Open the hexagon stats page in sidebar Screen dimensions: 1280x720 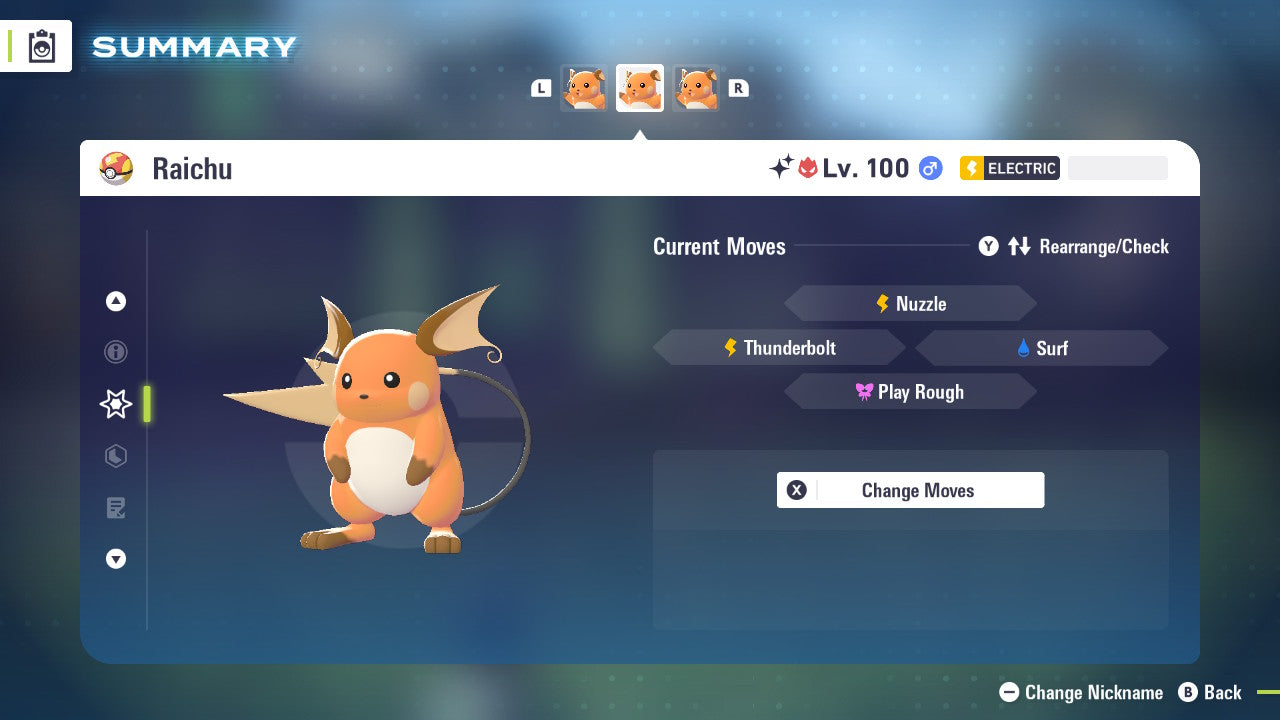[116, 456]
